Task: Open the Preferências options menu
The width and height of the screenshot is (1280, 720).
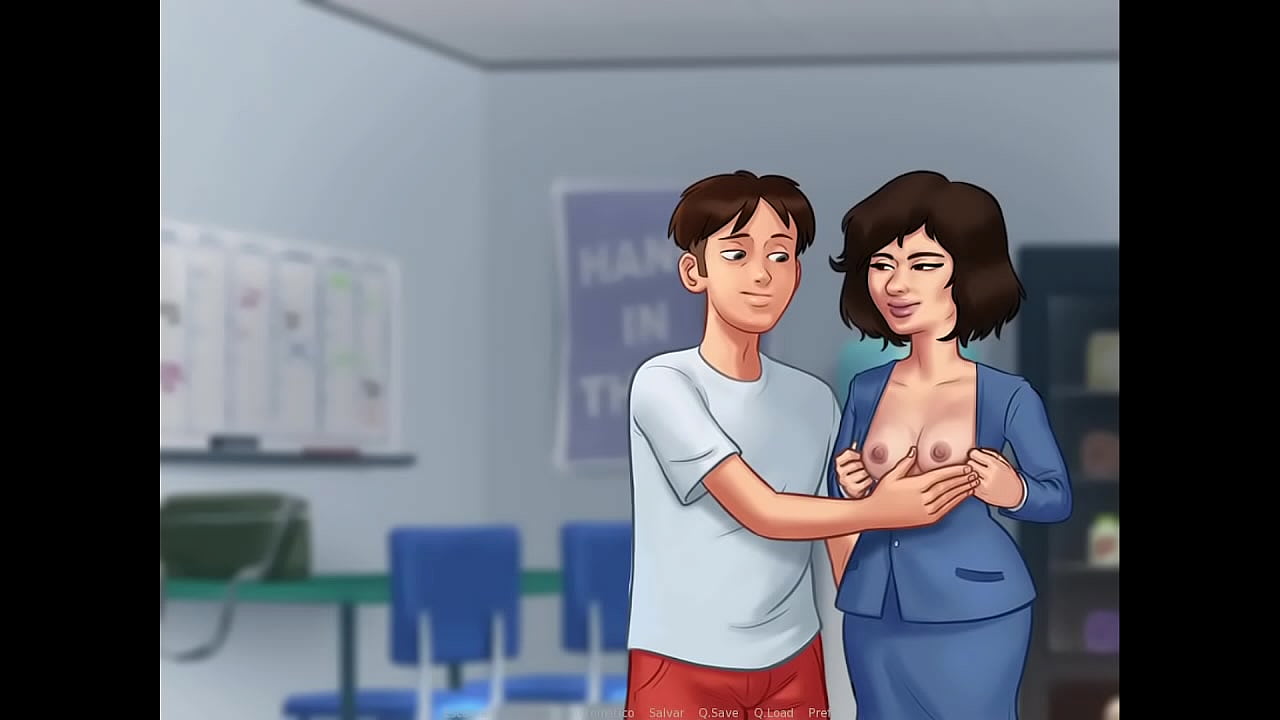Action: point(822,712)
